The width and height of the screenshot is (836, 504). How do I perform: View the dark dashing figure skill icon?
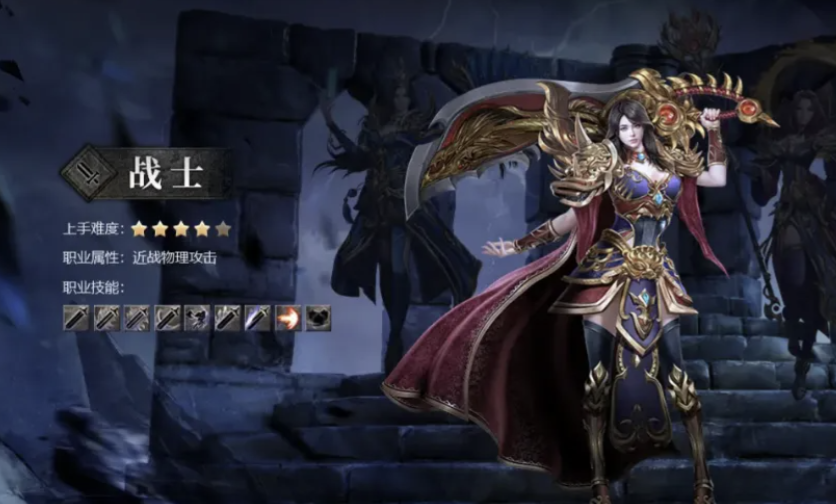click(x=198, y=318)
